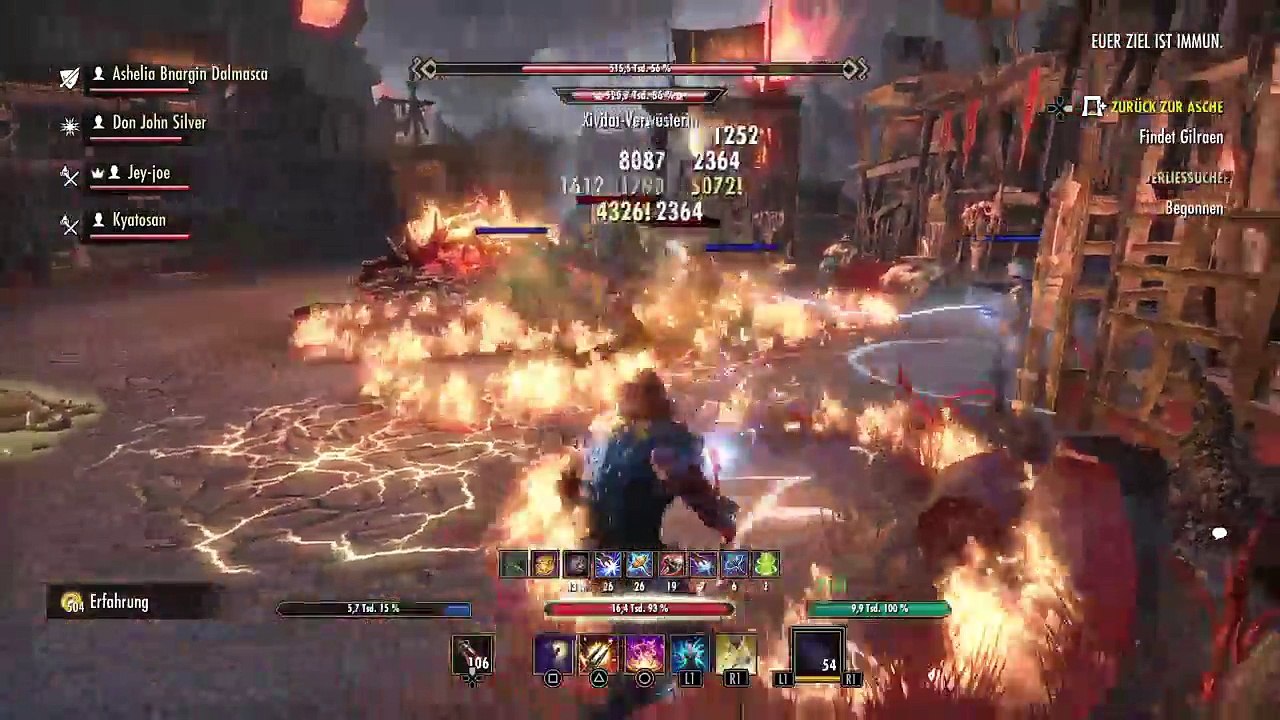Select group member Don John Silver
The image size is (1280, 720).
tap(158, 123)
